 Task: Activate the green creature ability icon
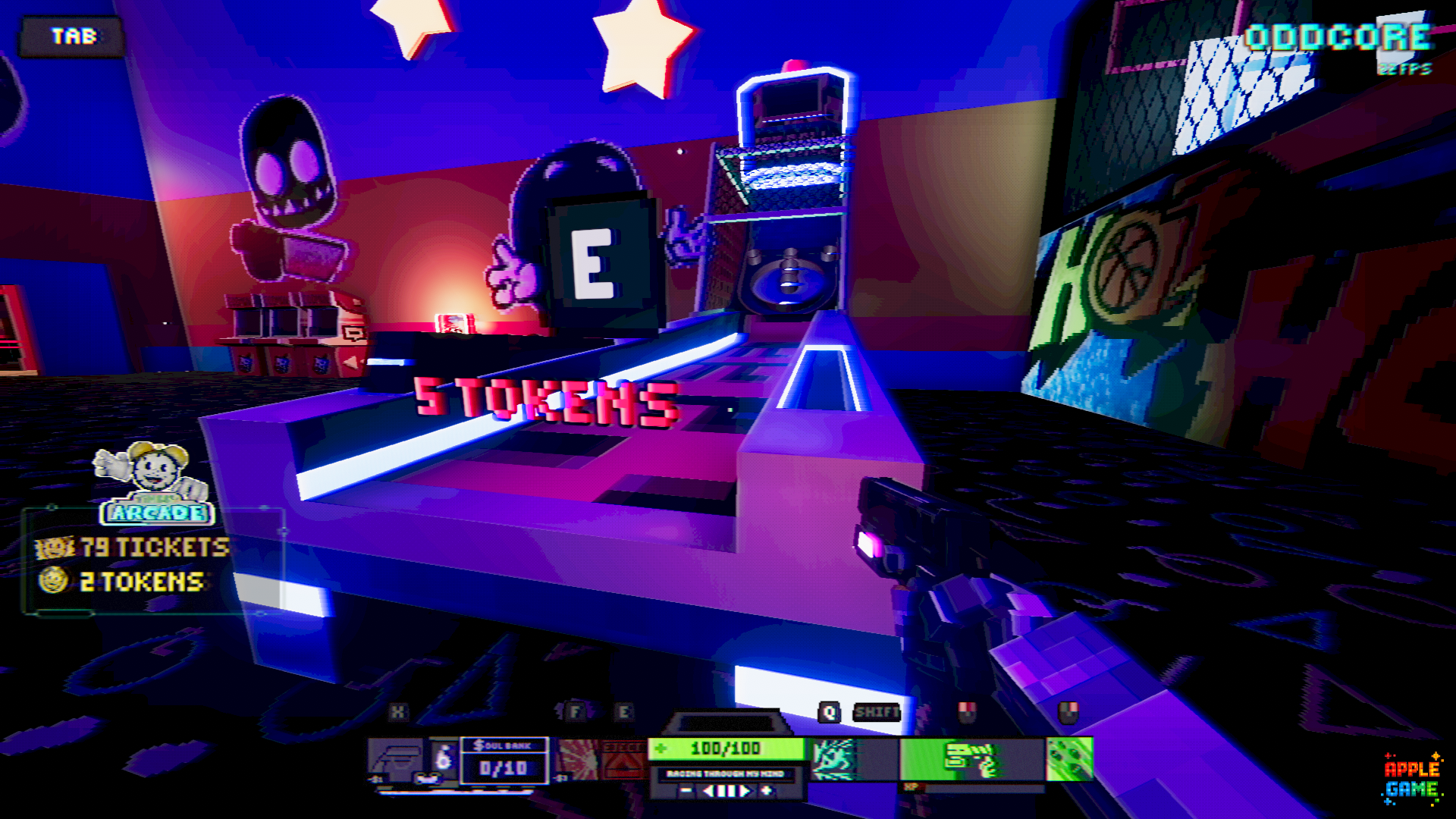click(833, 759)
